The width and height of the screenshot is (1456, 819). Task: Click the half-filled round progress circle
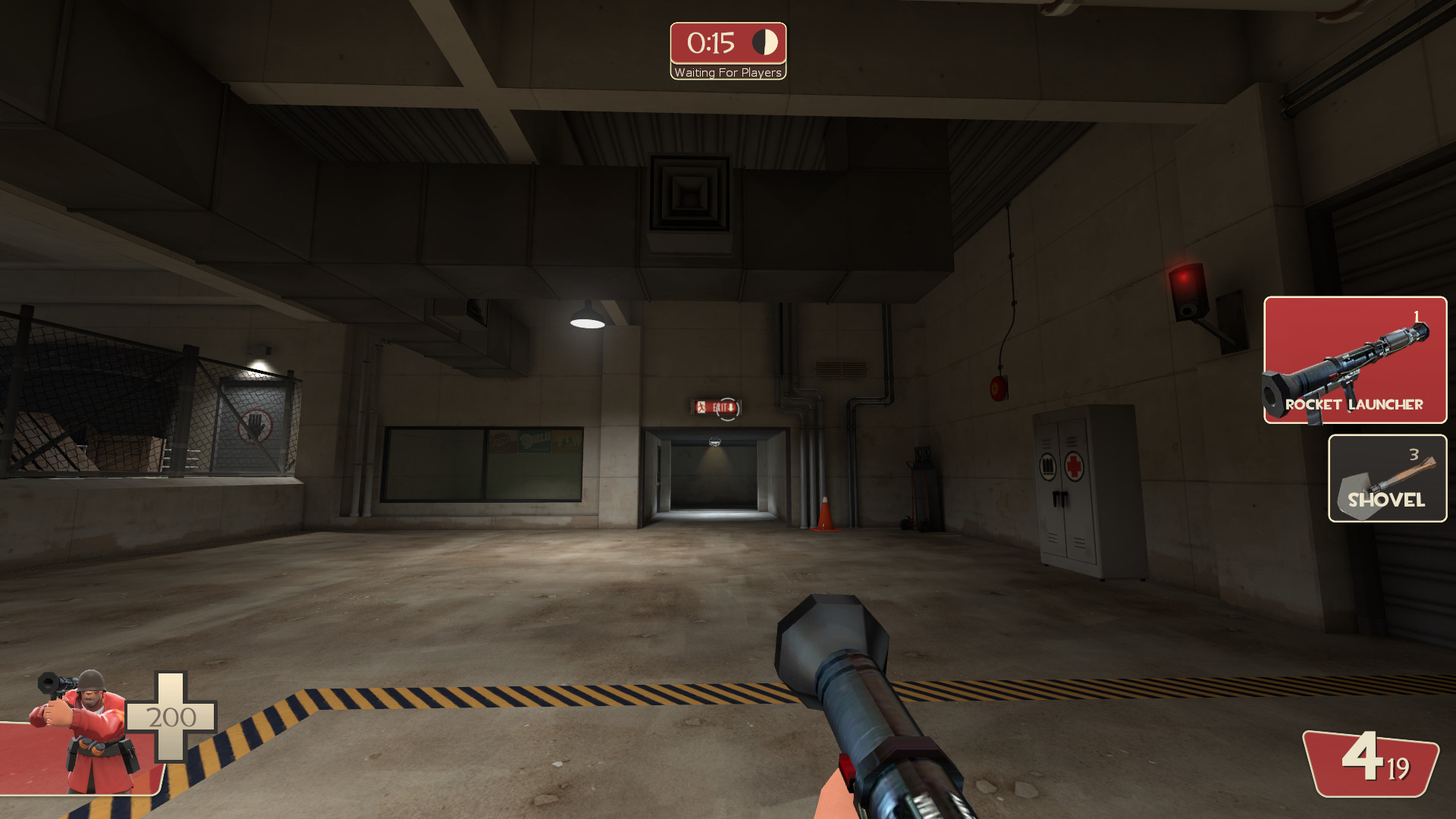[765, 42]
